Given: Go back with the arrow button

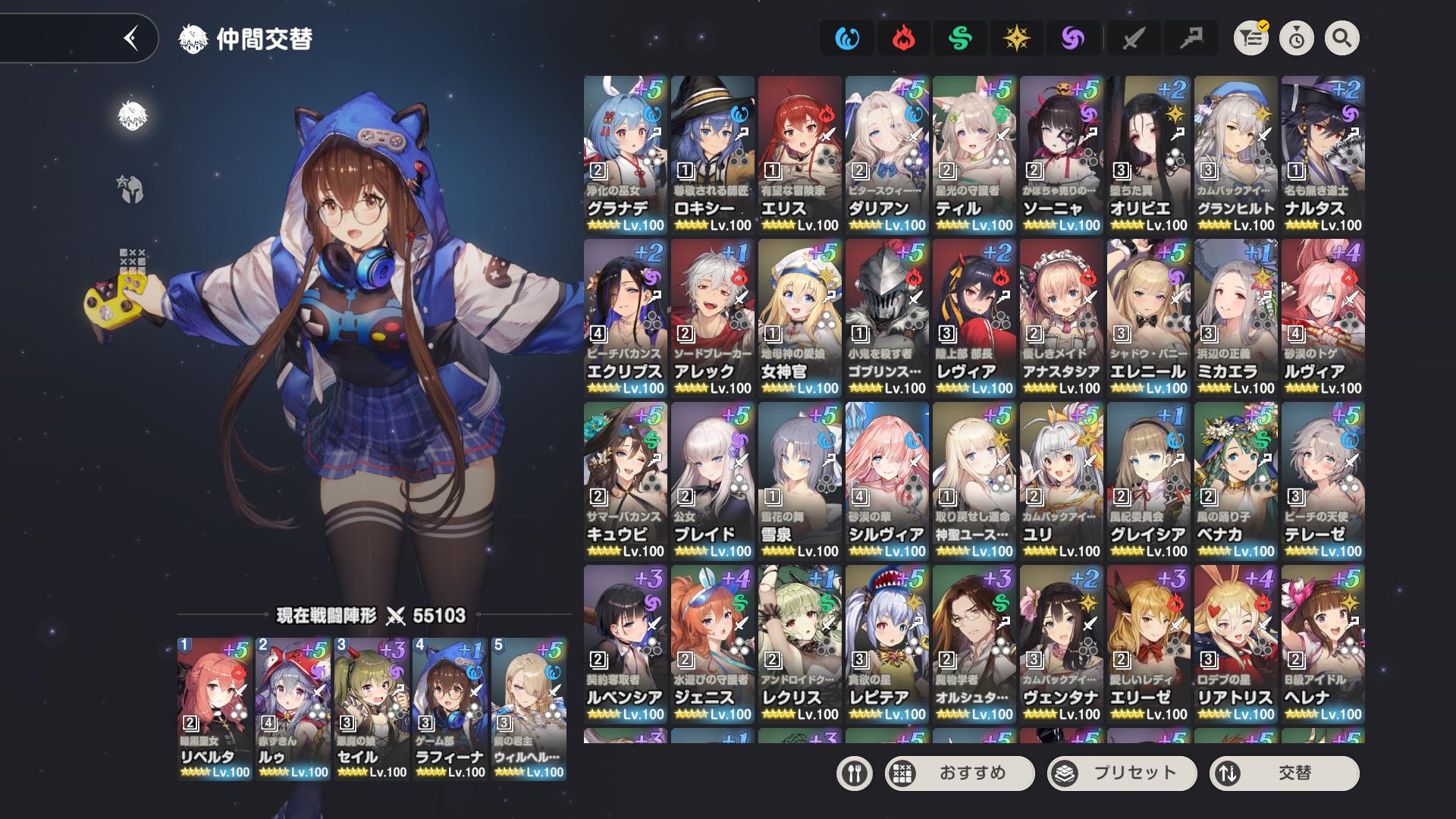Looking at the screenshot, I should (131, 38).
